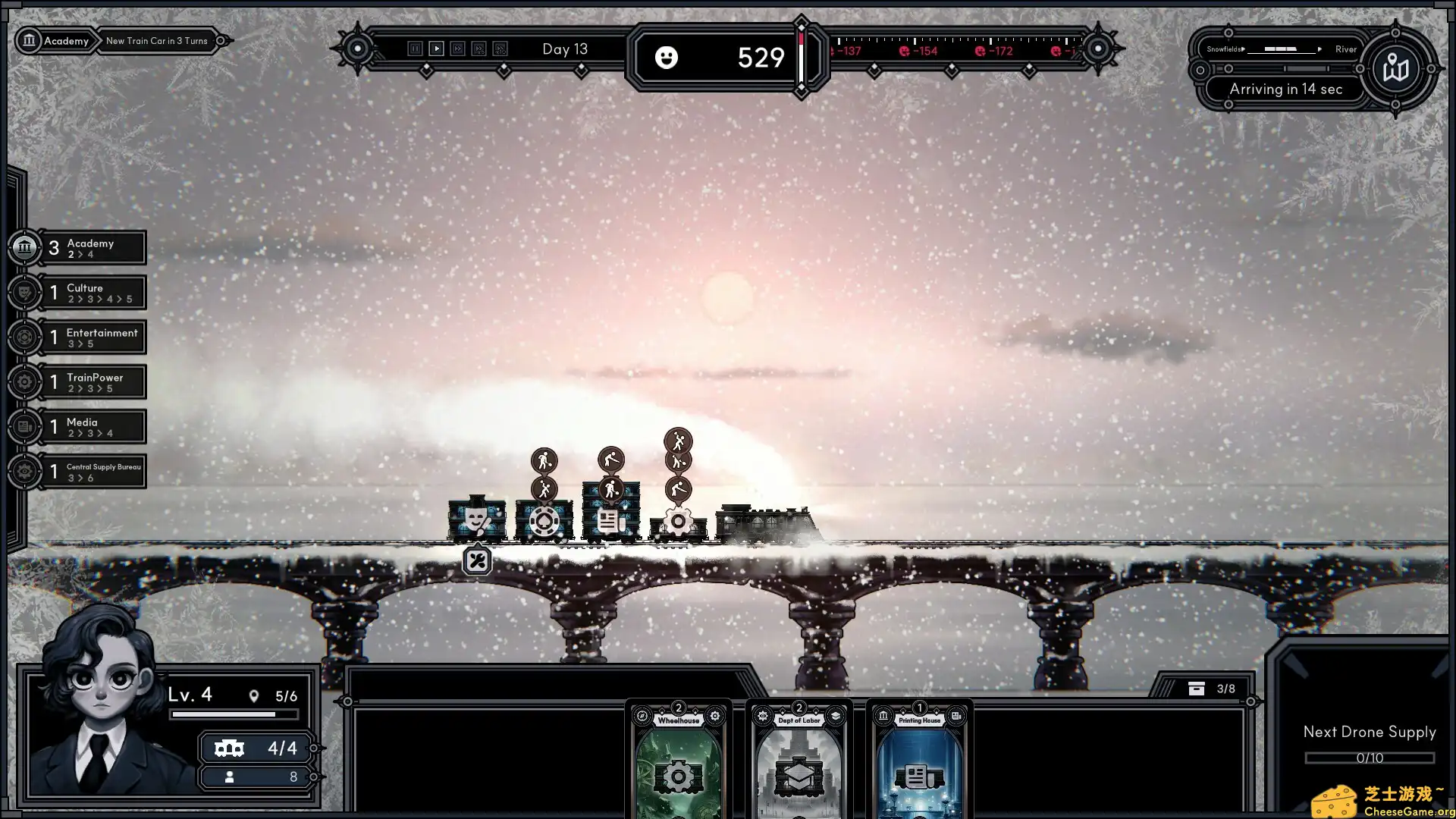Enable x10 game speed

pos(499,49)
